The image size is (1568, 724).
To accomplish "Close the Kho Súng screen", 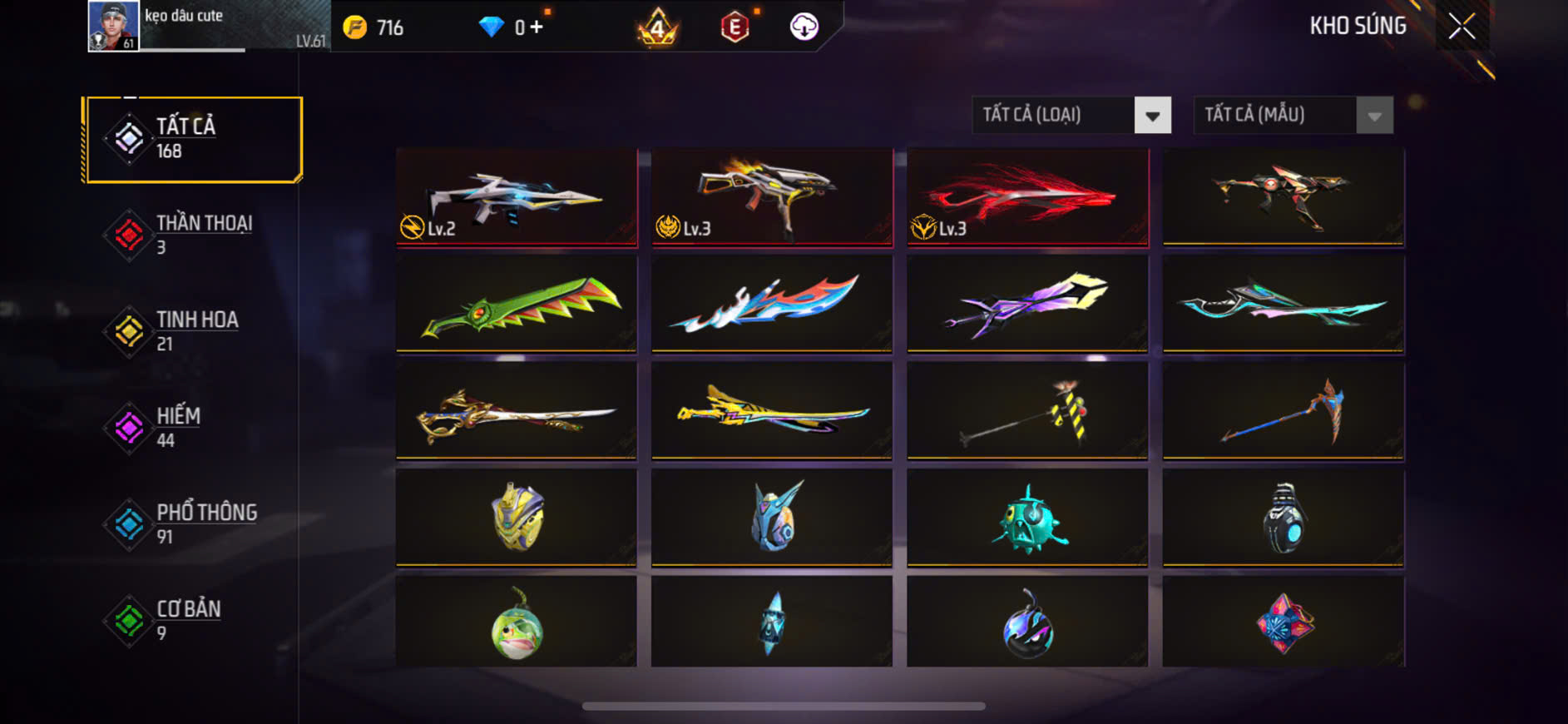I will click(1462, 27).
